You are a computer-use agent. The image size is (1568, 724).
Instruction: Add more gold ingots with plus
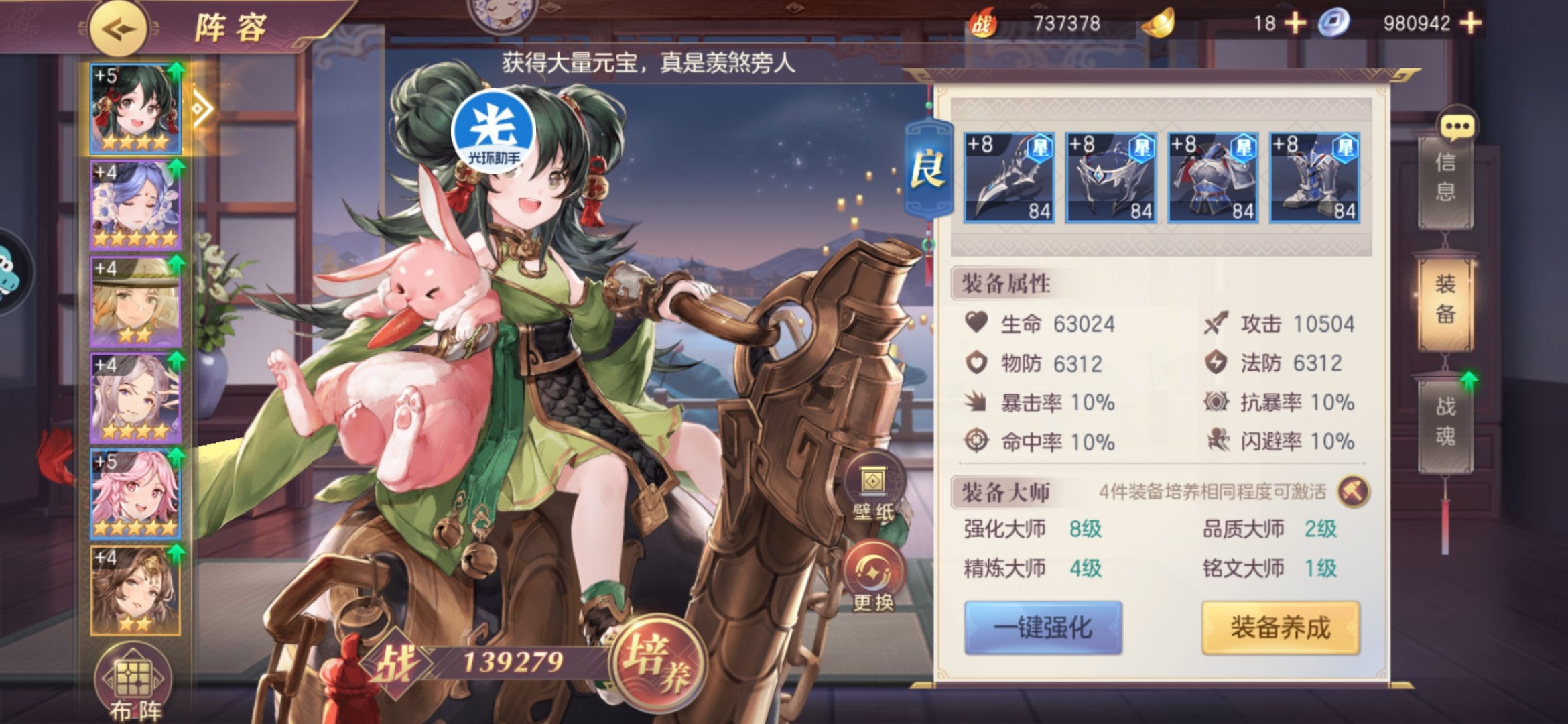[1295, 23]
